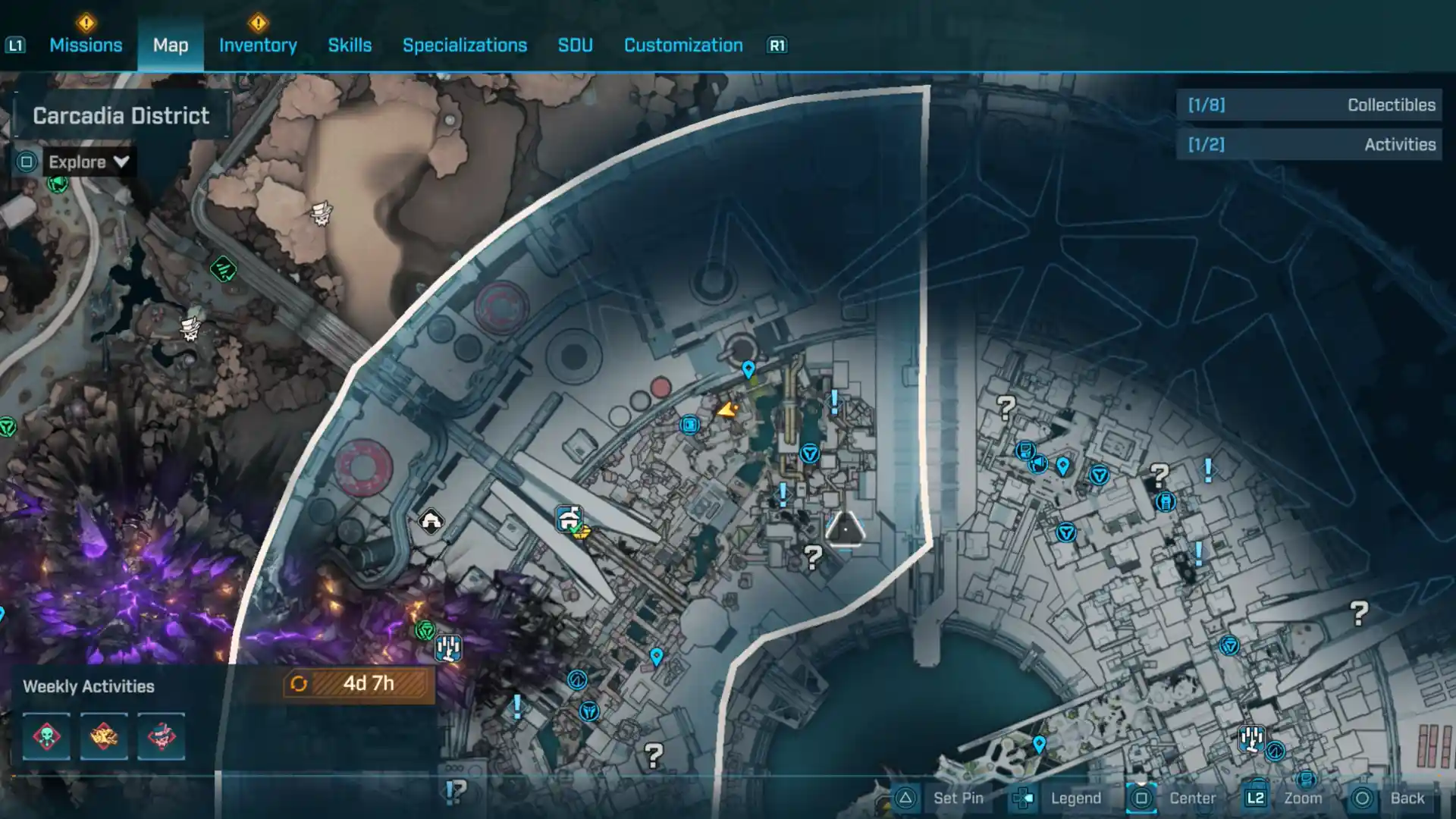Screen dimensions: 1456x819
Task: Click the vehicle station marker with green check
Action: (x=570, y=519)
